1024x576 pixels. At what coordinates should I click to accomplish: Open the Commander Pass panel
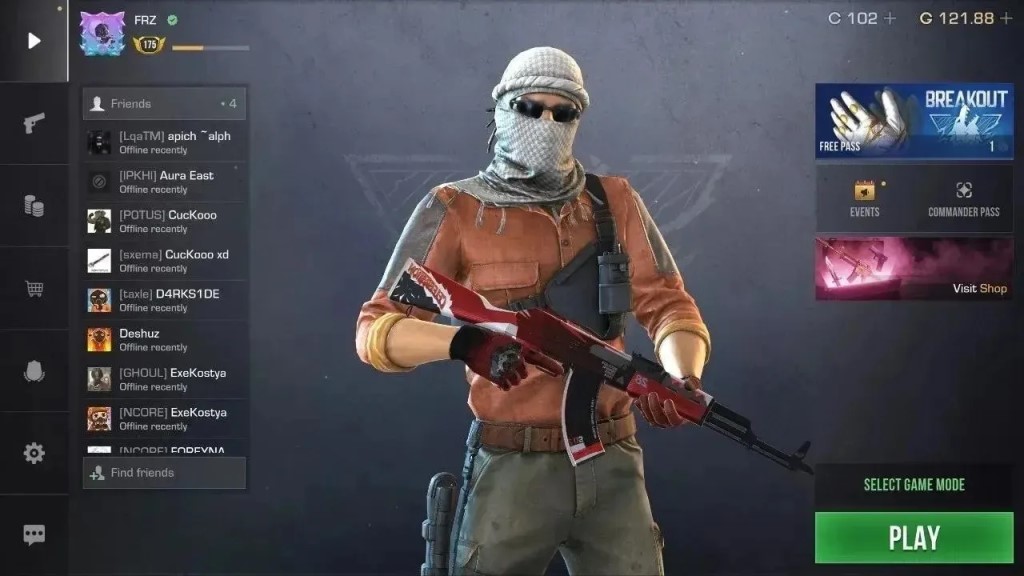(963, 198)
